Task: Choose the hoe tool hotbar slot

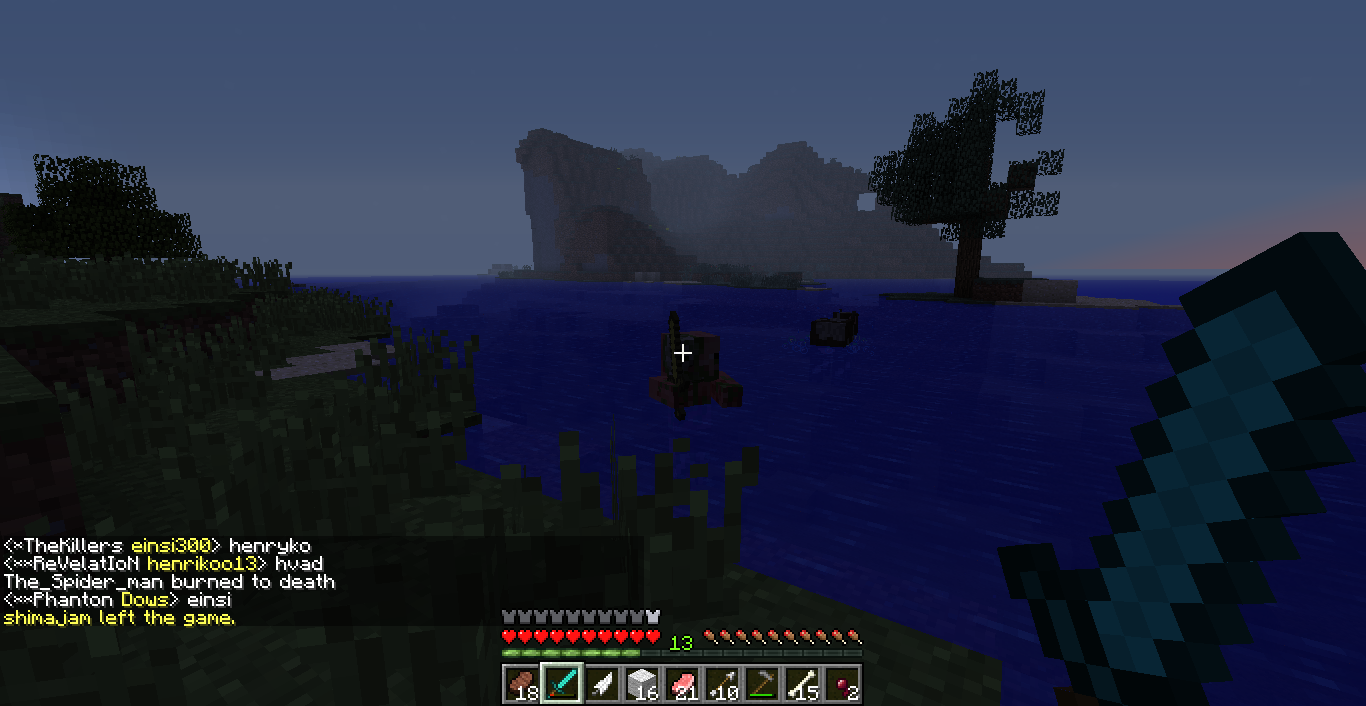Action: (x=761, y=685)
